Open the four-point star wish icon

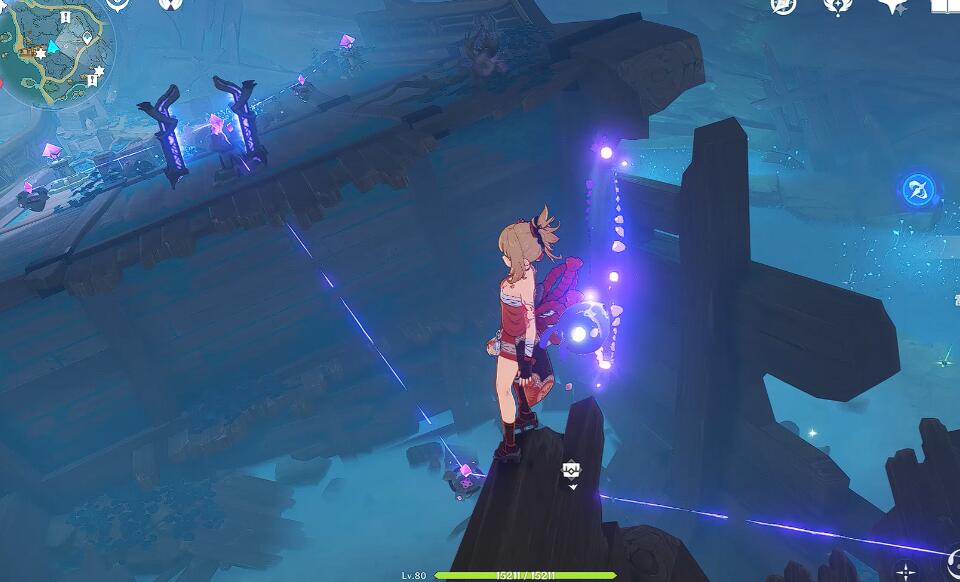pyautogui.click(x=891, y=6)
